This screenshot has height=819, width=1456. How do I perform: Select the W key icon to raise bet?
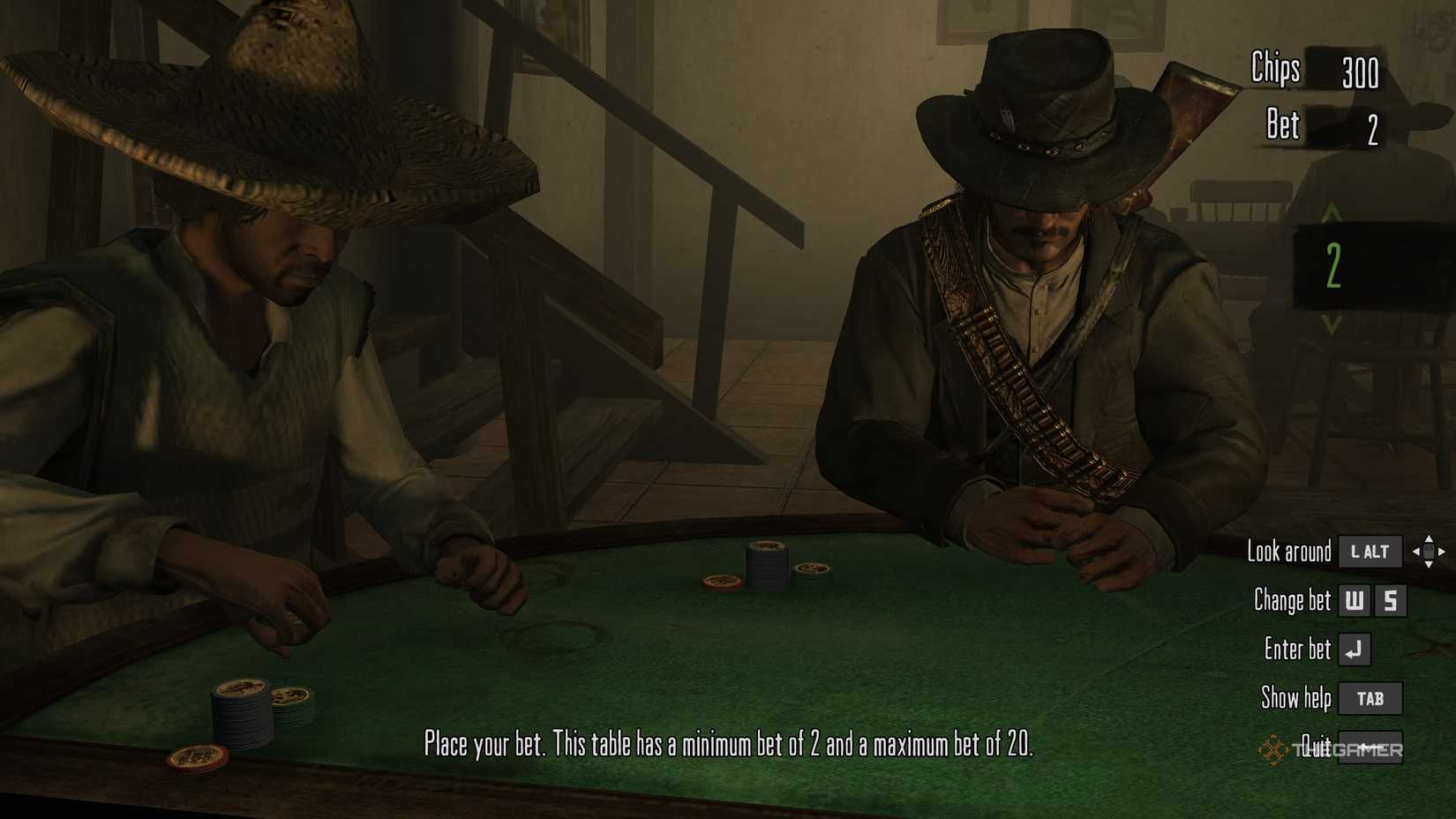point(1355,600)
